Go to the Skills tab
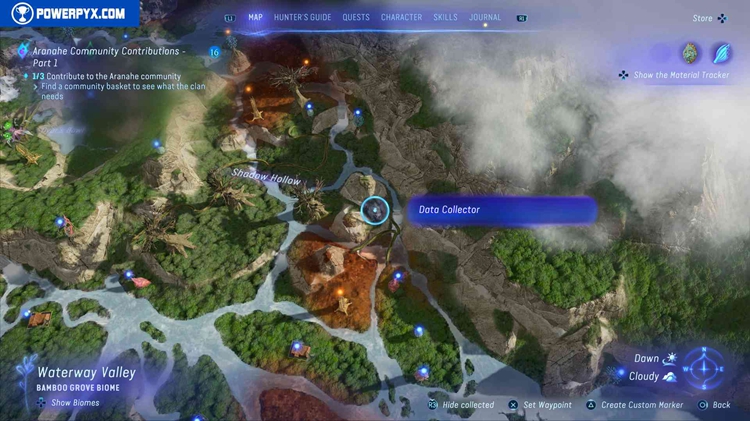Image resolution: width=750 pixels, height=421 pixels. (445, 17)
